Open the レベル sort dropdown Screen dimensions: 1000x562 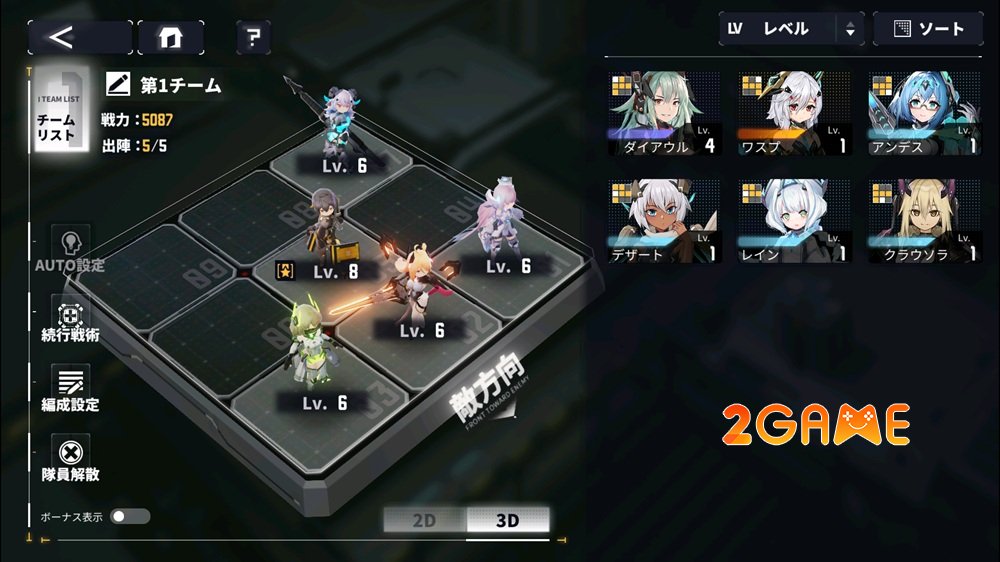(790, 29)
